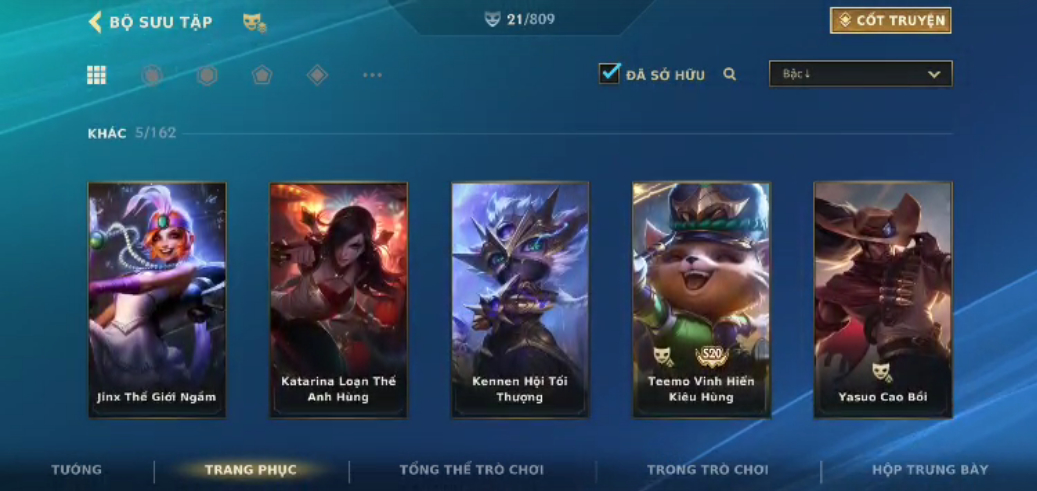Toggle the Đã Sở Hữu checkbox
This screenshot has width=1037, height=491.
click(609, 74)
